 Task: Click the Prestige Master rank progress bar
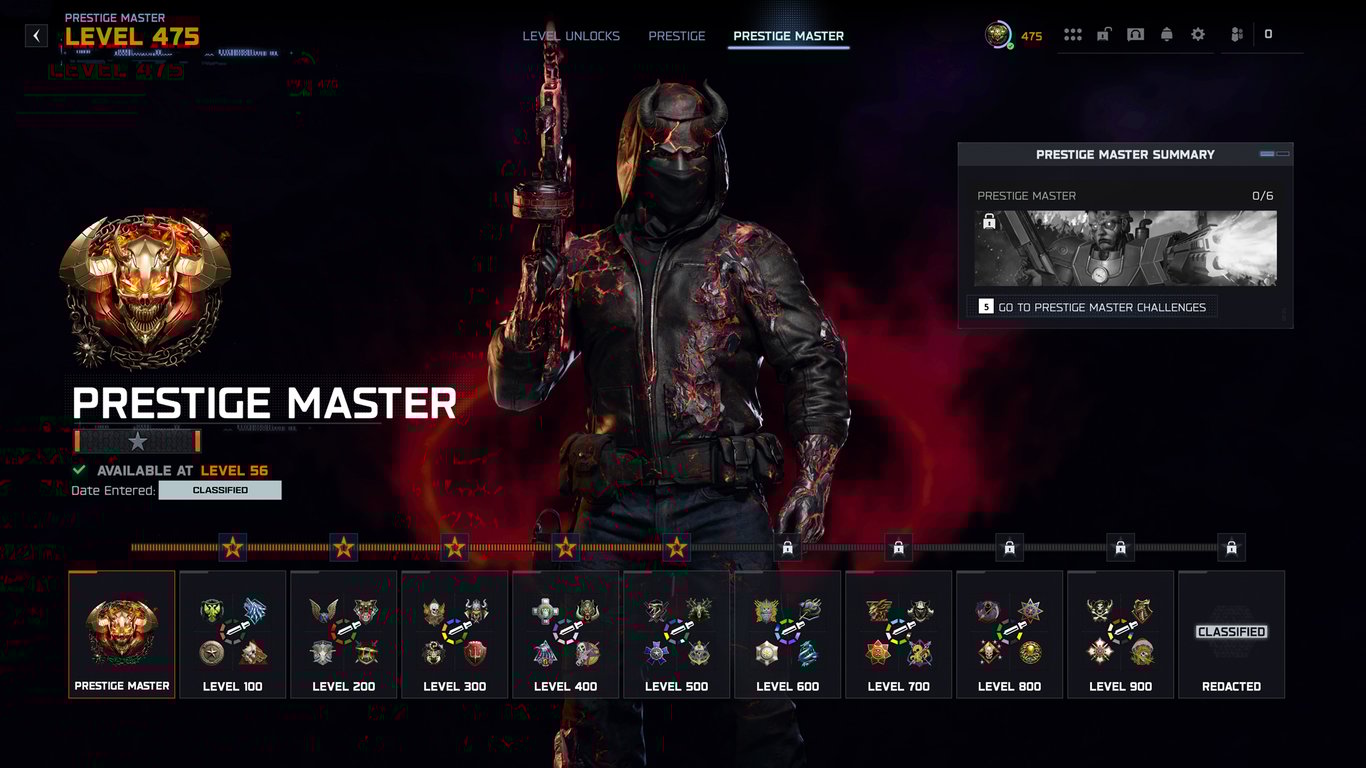point(137,439)
